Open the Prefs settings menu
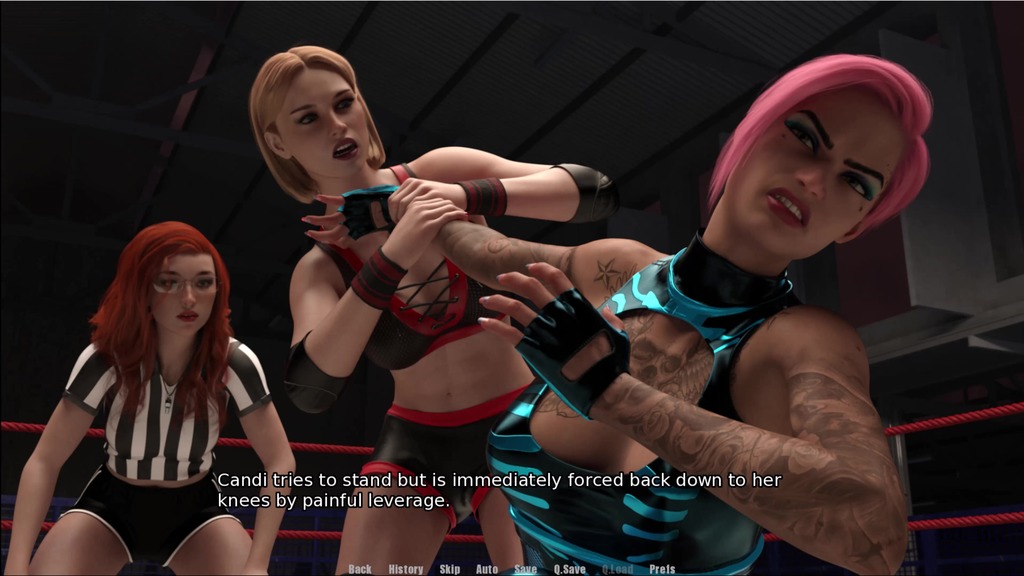 point(662,569)
